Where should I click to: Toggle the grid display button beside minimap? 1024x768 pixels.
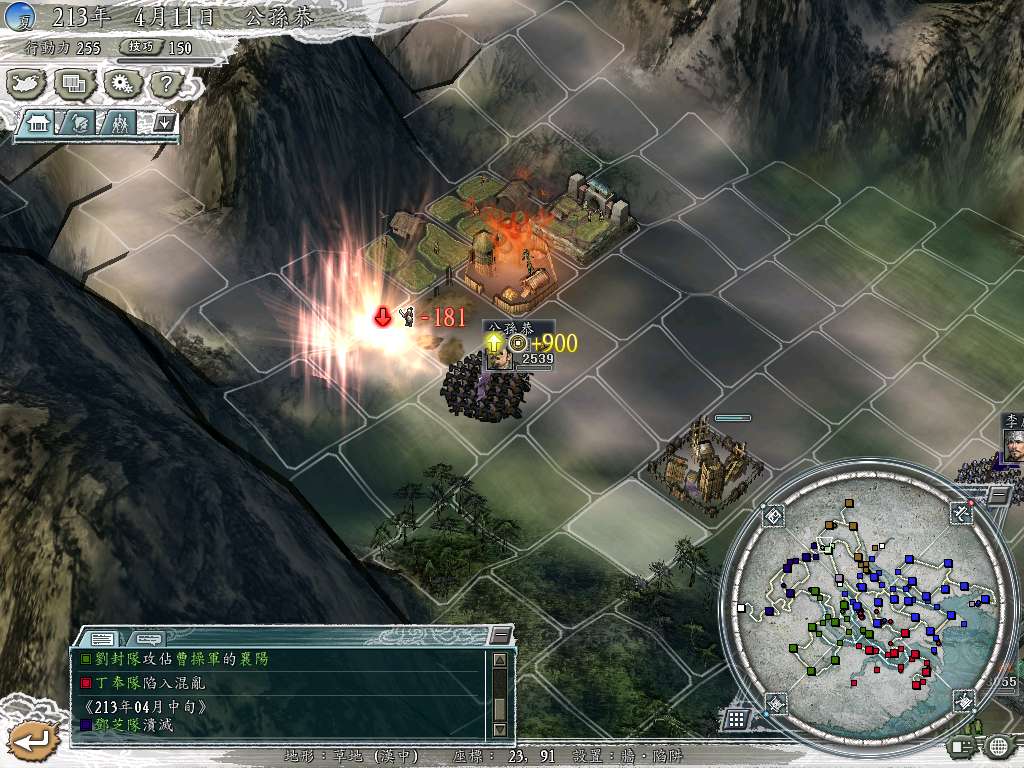(735, 718)
